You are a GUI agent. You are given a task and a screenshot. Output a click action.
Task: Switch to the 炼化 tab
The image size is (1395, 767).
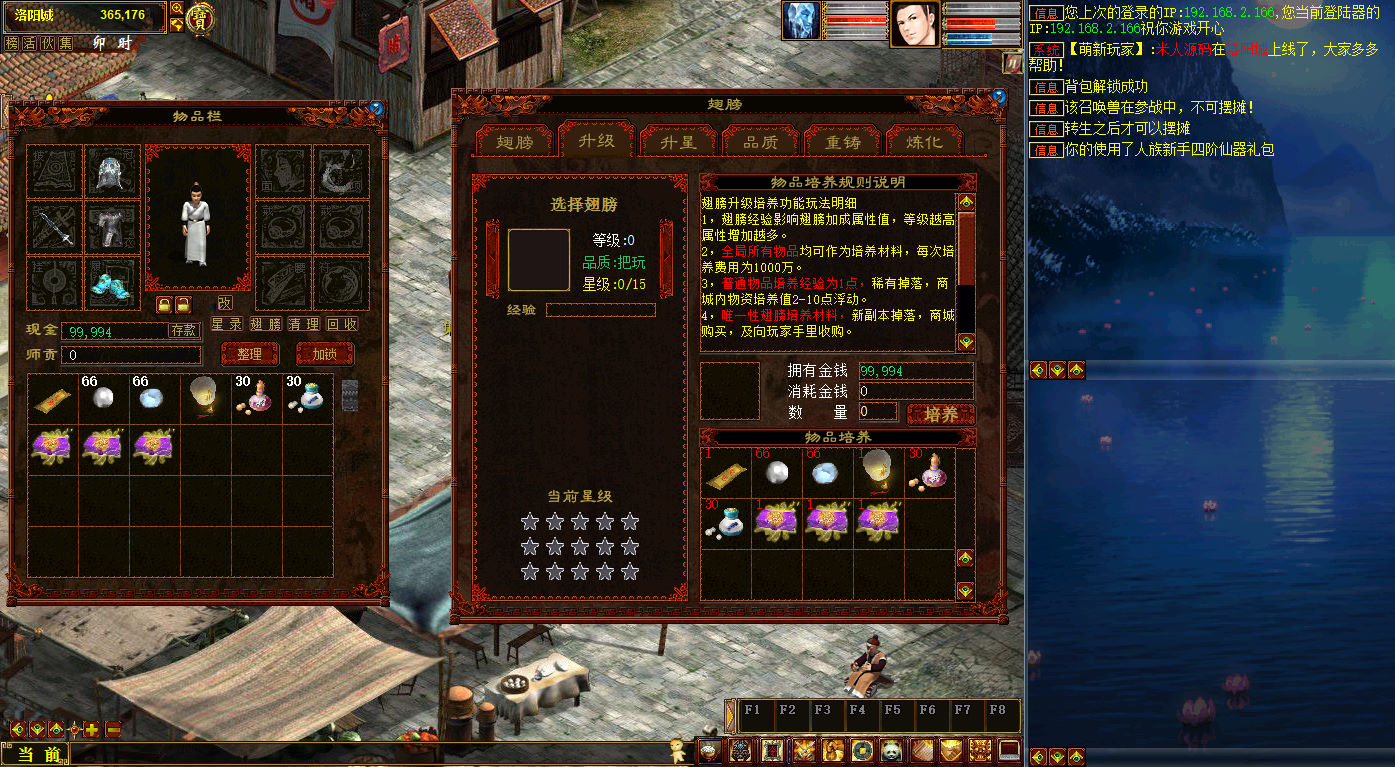tap(924, 141)
